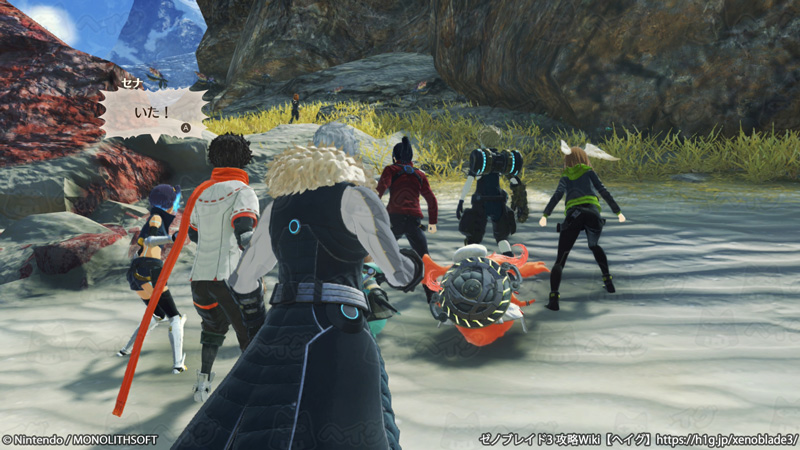Advance Sena's "いた！" speech bubble
Screen dimensions: 800x450
click(185, 128)
